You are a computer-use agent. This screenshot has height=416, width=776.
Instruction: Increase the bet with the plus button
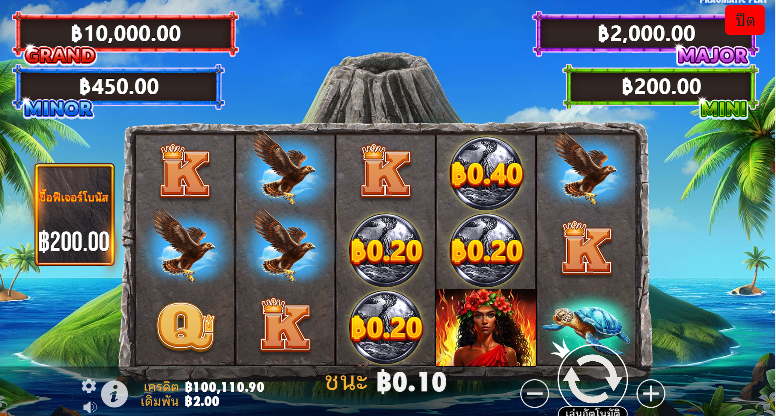(x=651, y=393)
